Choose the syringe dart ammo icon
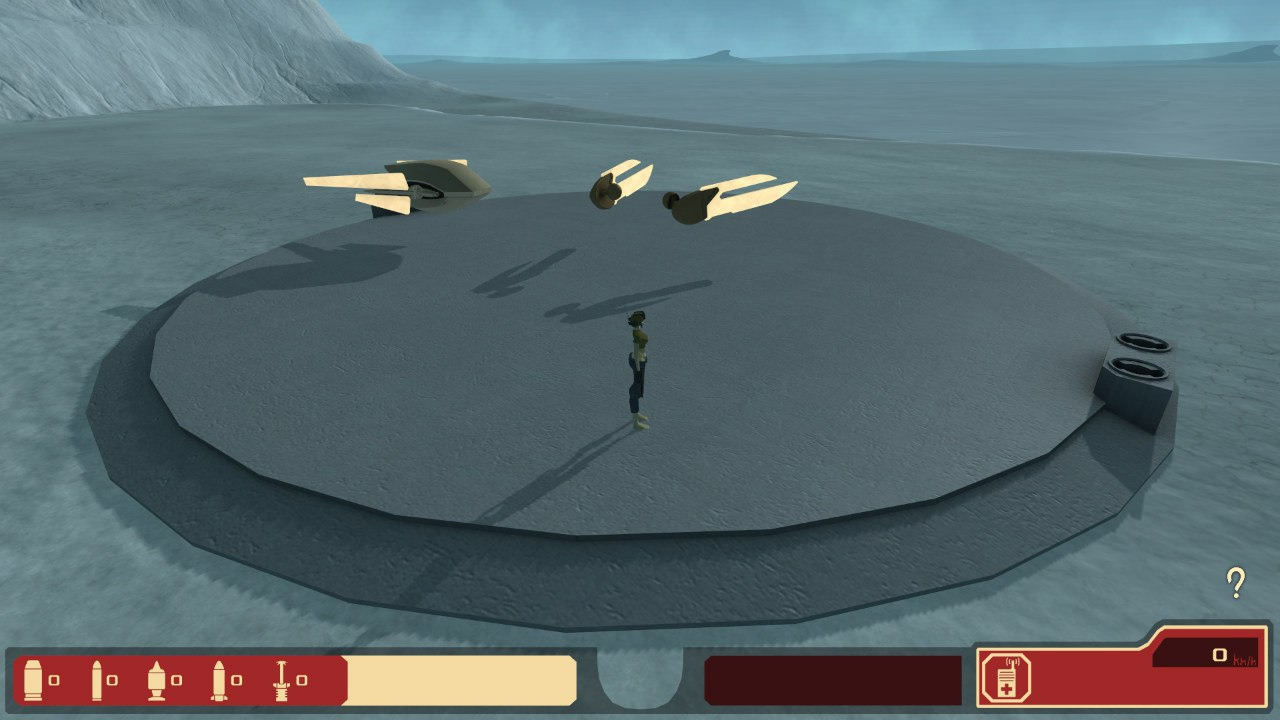This screenshot has width=1280, height=720. click(x=282, y=679)
